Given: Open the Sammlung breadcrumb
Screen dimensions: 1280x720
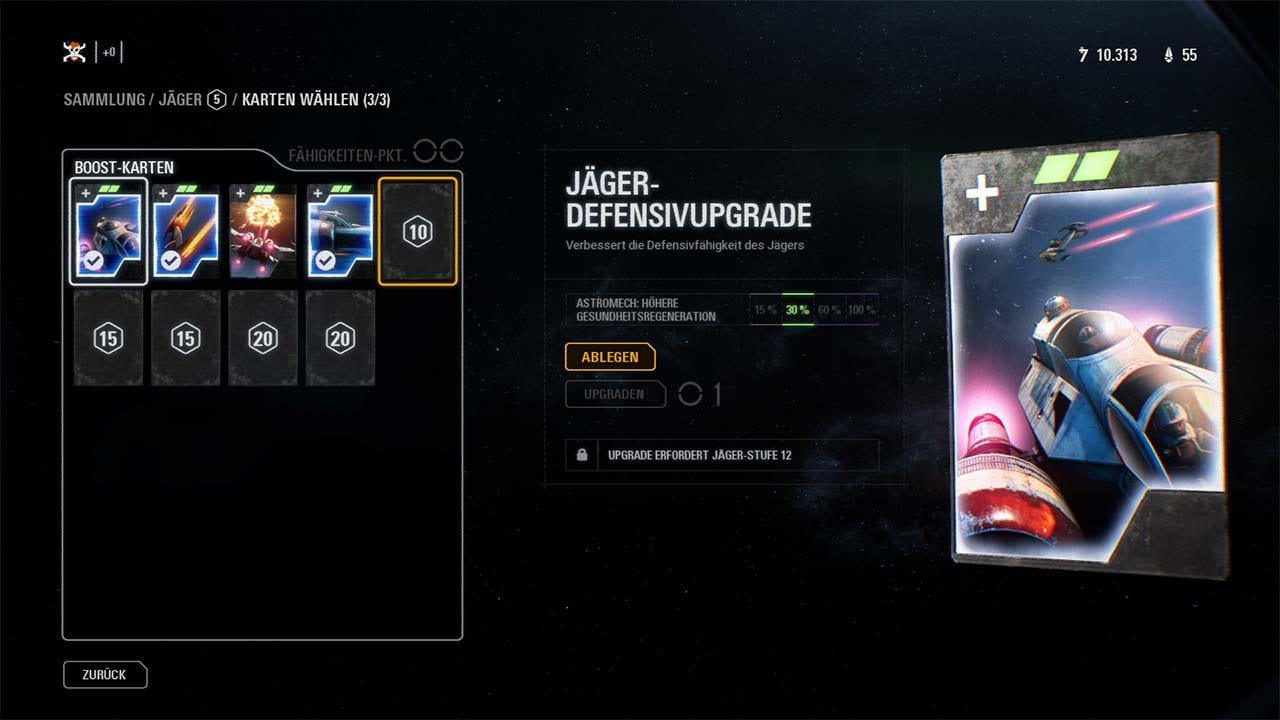Looking at the screenshot, I should click(x=104, y=100).
